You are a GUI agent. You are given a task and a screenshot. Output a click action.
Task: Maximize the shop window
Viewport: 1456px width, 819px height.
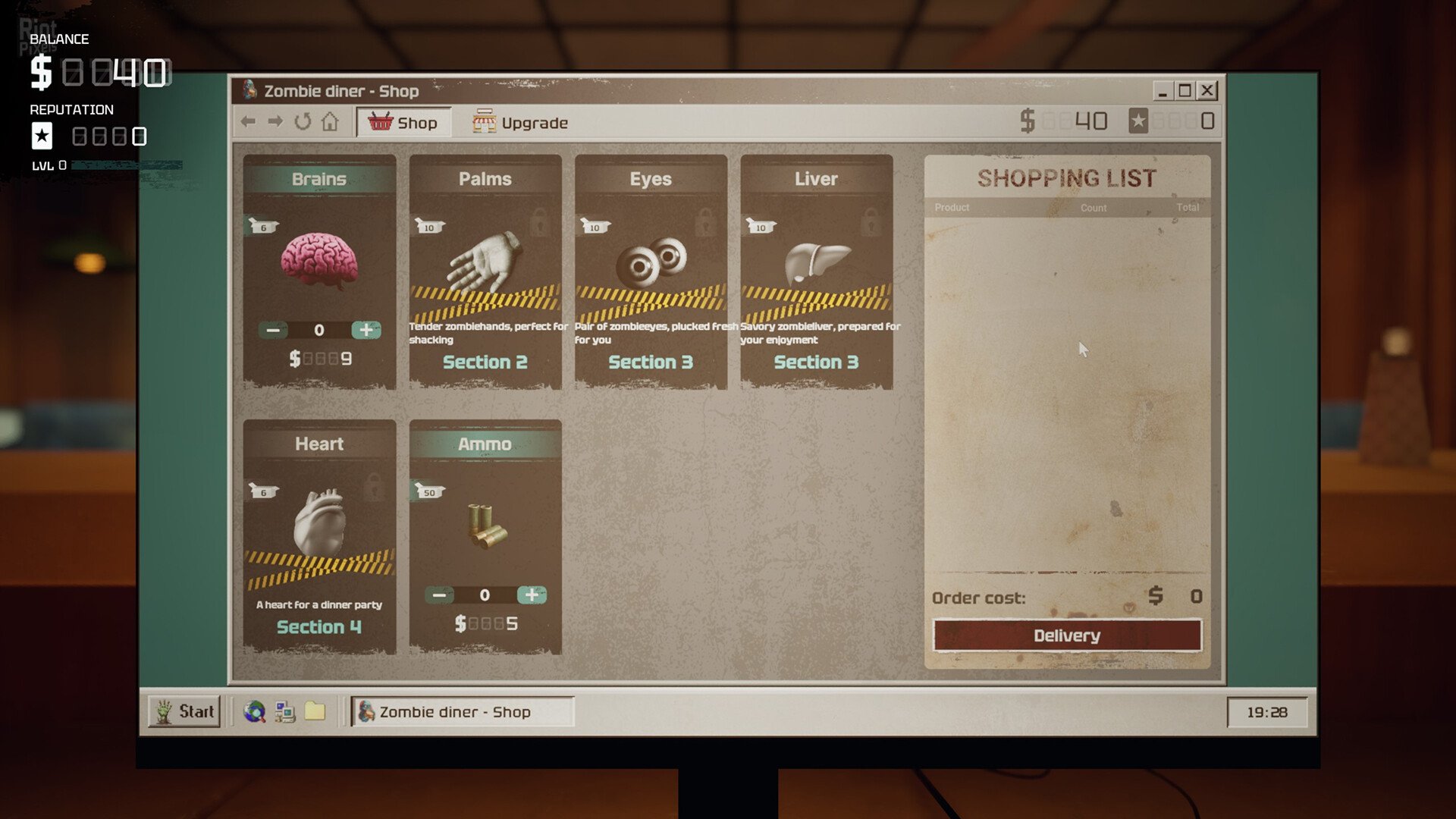(x=1185, y=91)
